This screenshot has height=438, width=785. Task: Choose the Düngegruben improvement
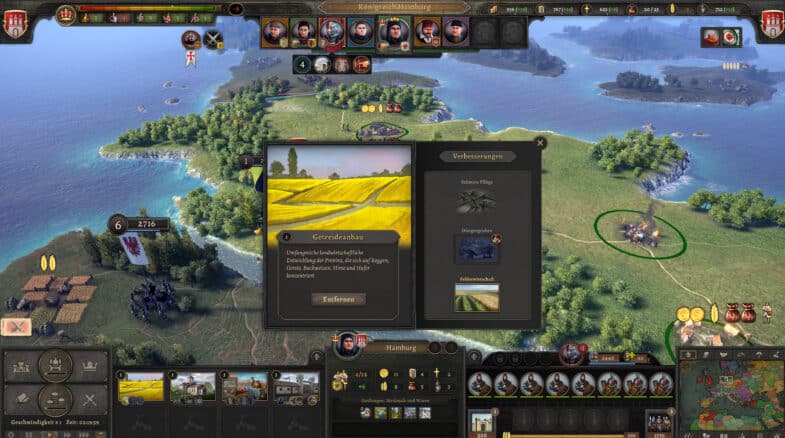coord(476,248)
